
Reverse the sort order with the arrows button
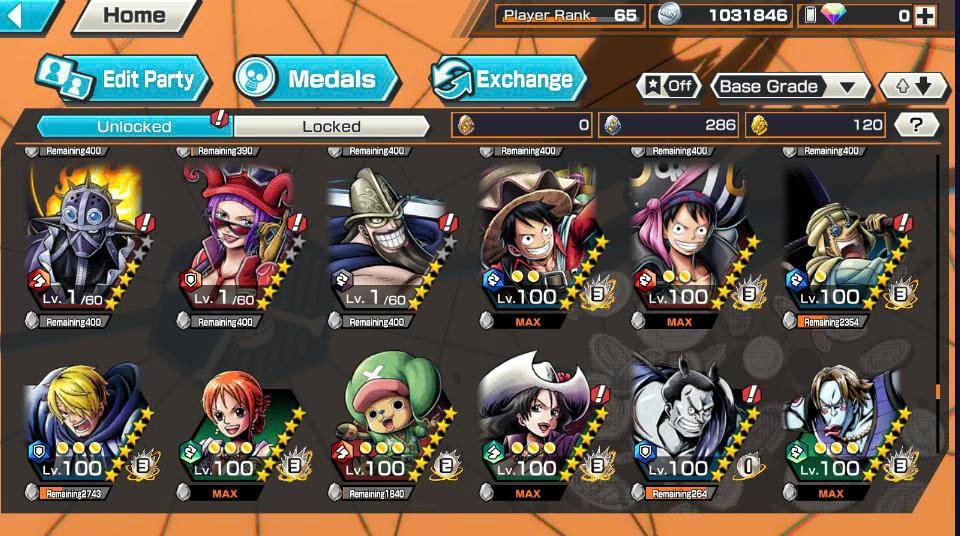coord(913,86)
